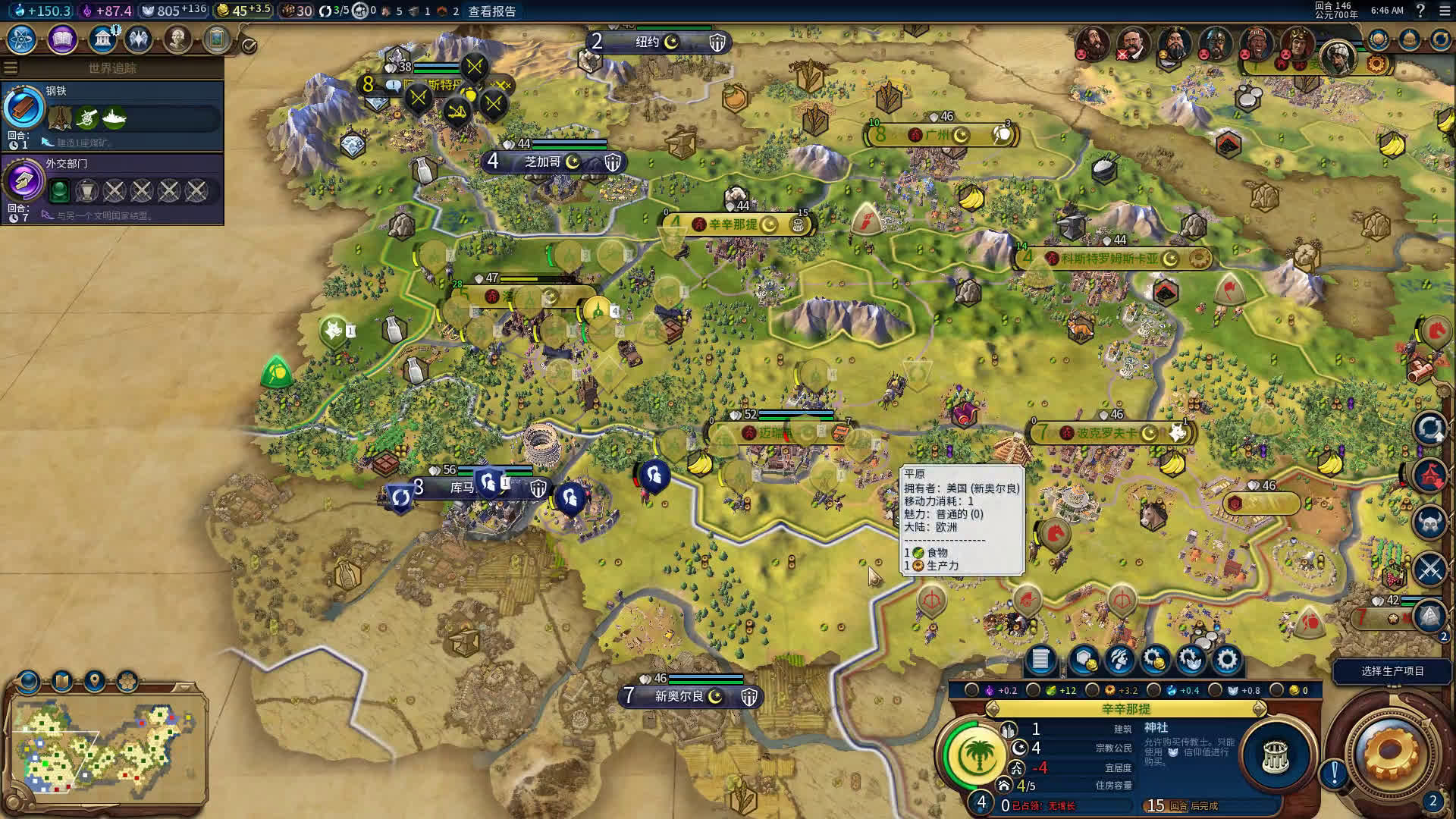This screenshot has height=819, width=1456.
Task: Open the civics tree book icon
Action: point(62,39)
